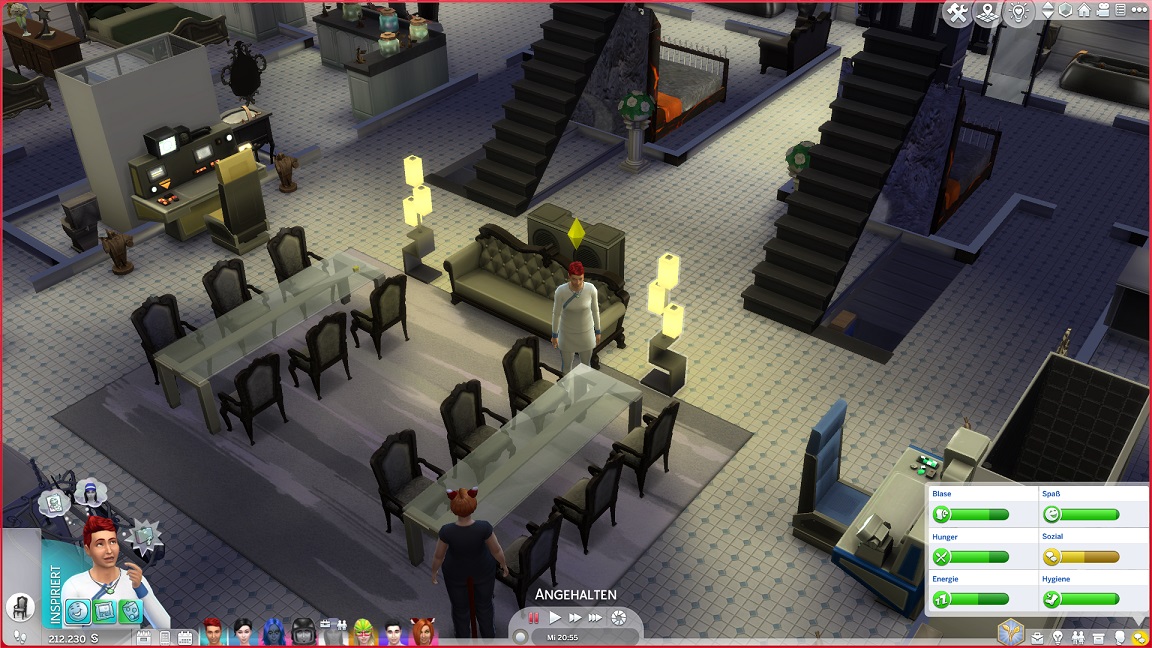Screen dimensions: 1152x648
Task: Select the black helmet Sim portrait
Action: (x=303, y=632)
